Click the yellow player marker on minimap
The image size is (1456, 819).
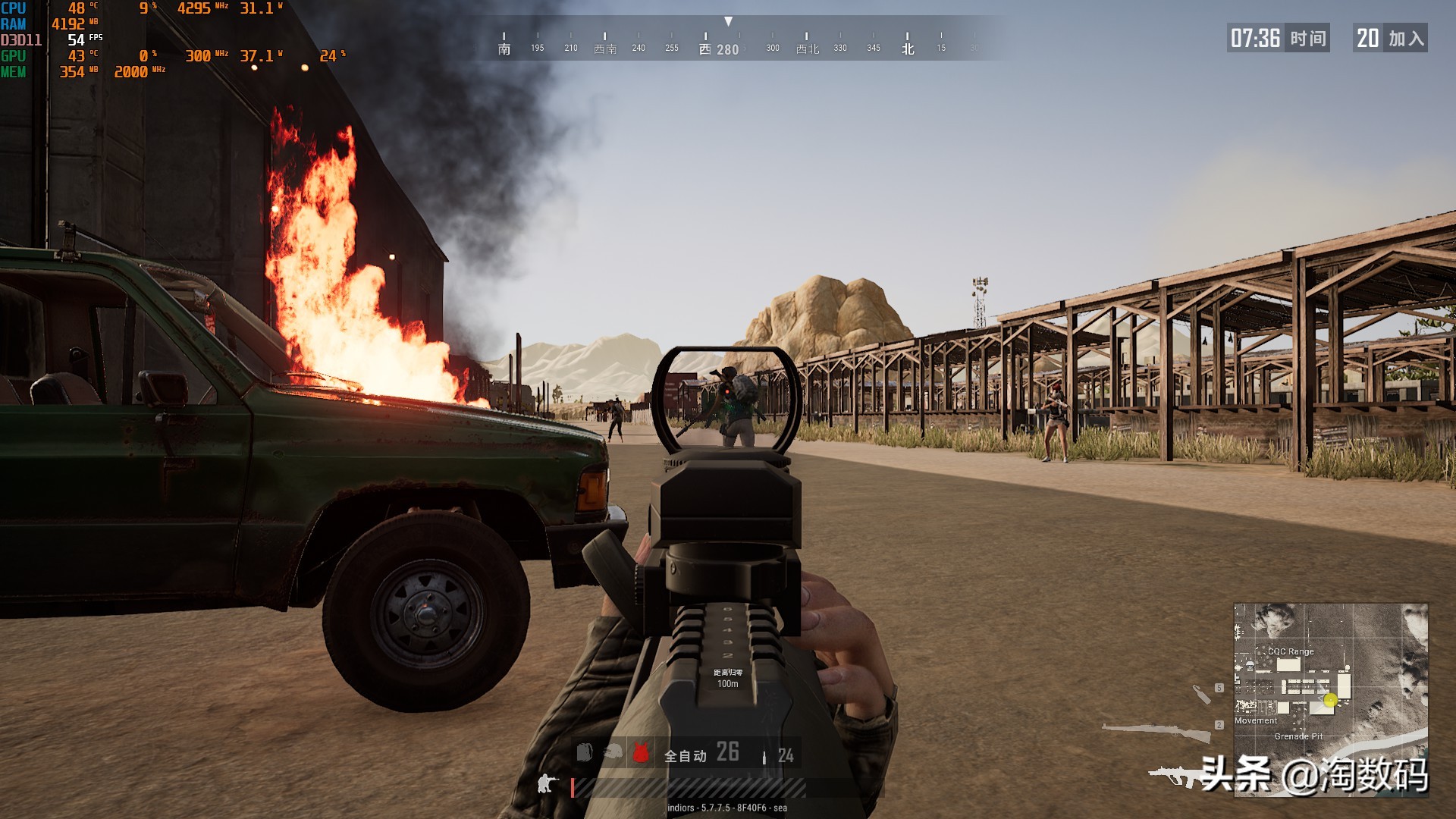click(1330, 700)
